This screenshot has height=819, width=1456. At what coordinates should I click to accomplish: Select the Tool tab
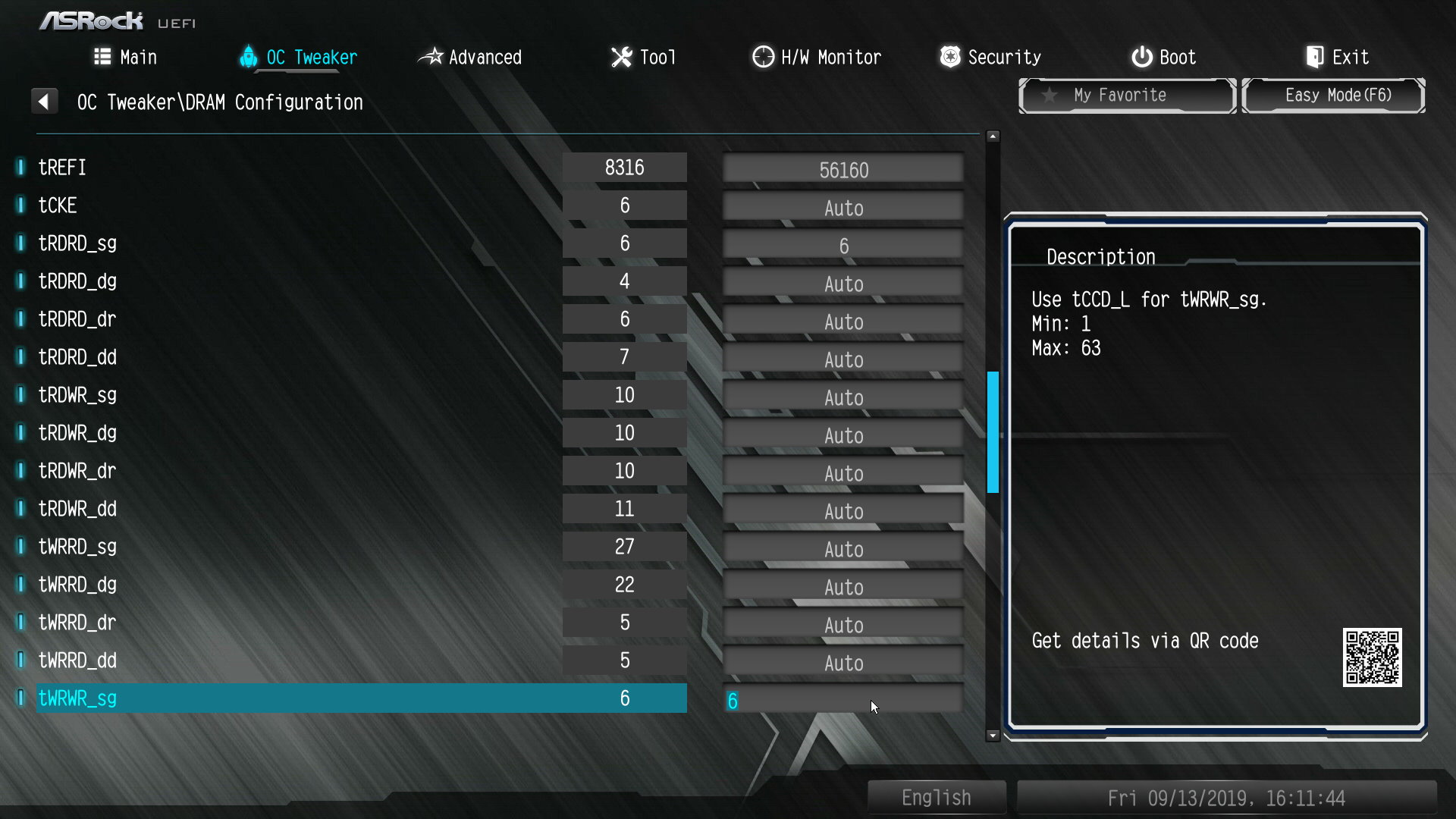click(643, 58)
